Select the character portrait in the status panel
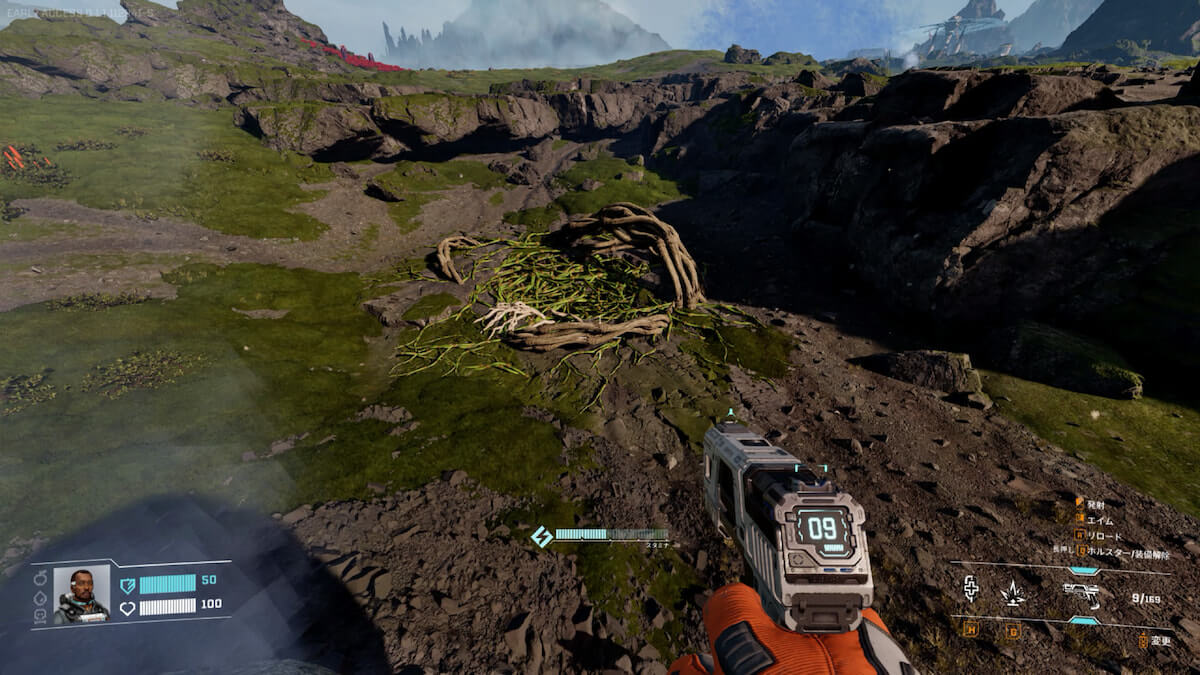1200x675 pixels. (x=81, y=595)
